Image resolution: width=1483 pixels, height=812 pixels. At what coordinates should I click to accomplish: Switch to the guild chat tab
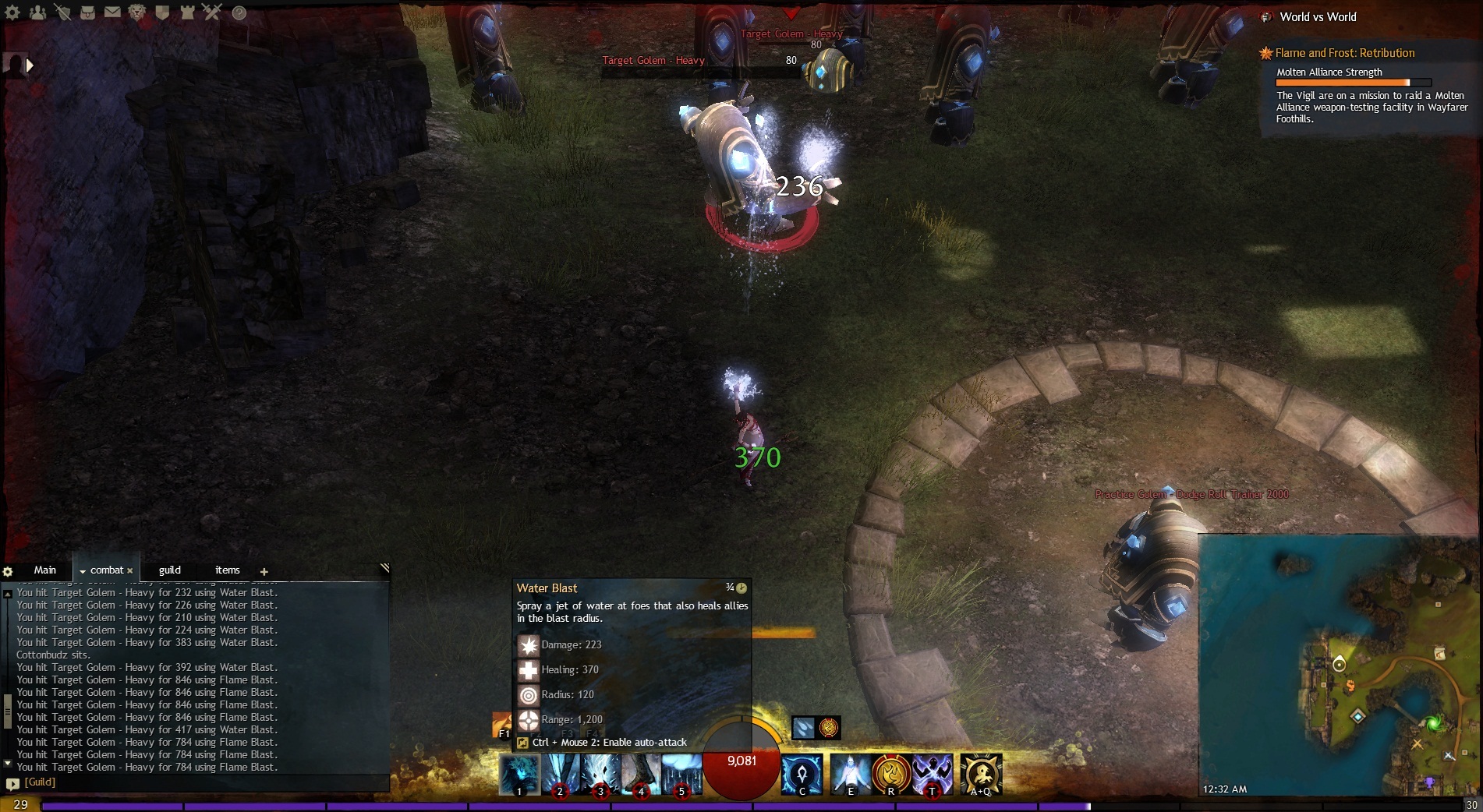pyautogui.click(x=169, y=570)
